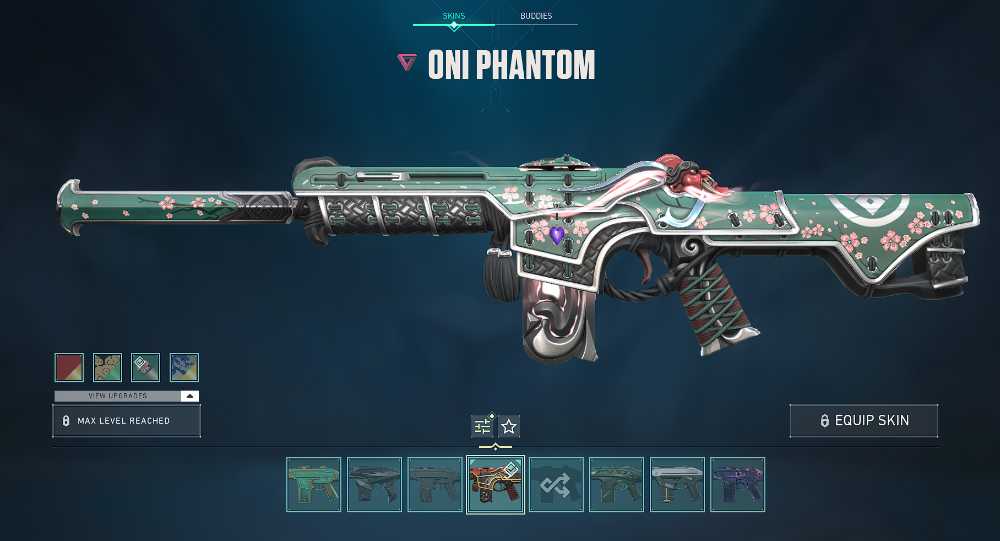This screenshot has height=541, width=1000.
Task: Pick the teal green color variant
Action: tap(146, 367)
